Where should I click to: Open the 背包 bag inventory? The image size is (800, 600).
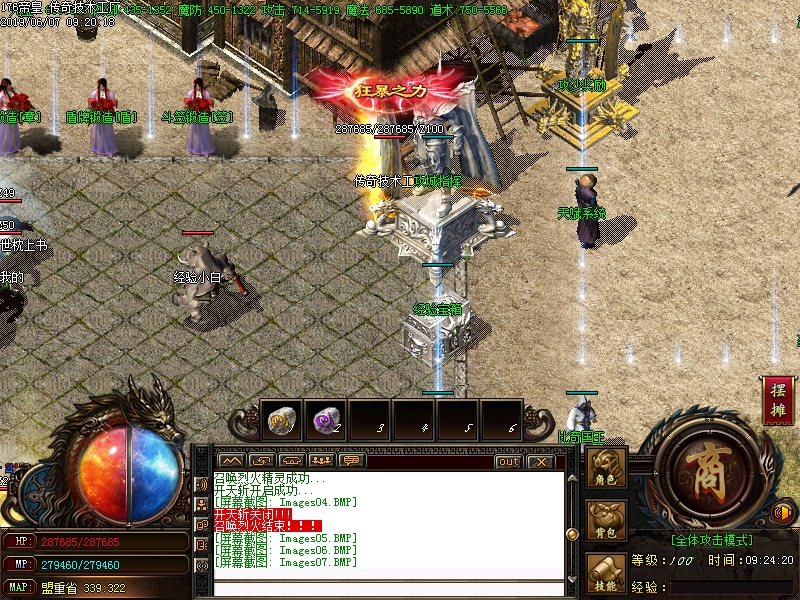(x=607, y=522)
